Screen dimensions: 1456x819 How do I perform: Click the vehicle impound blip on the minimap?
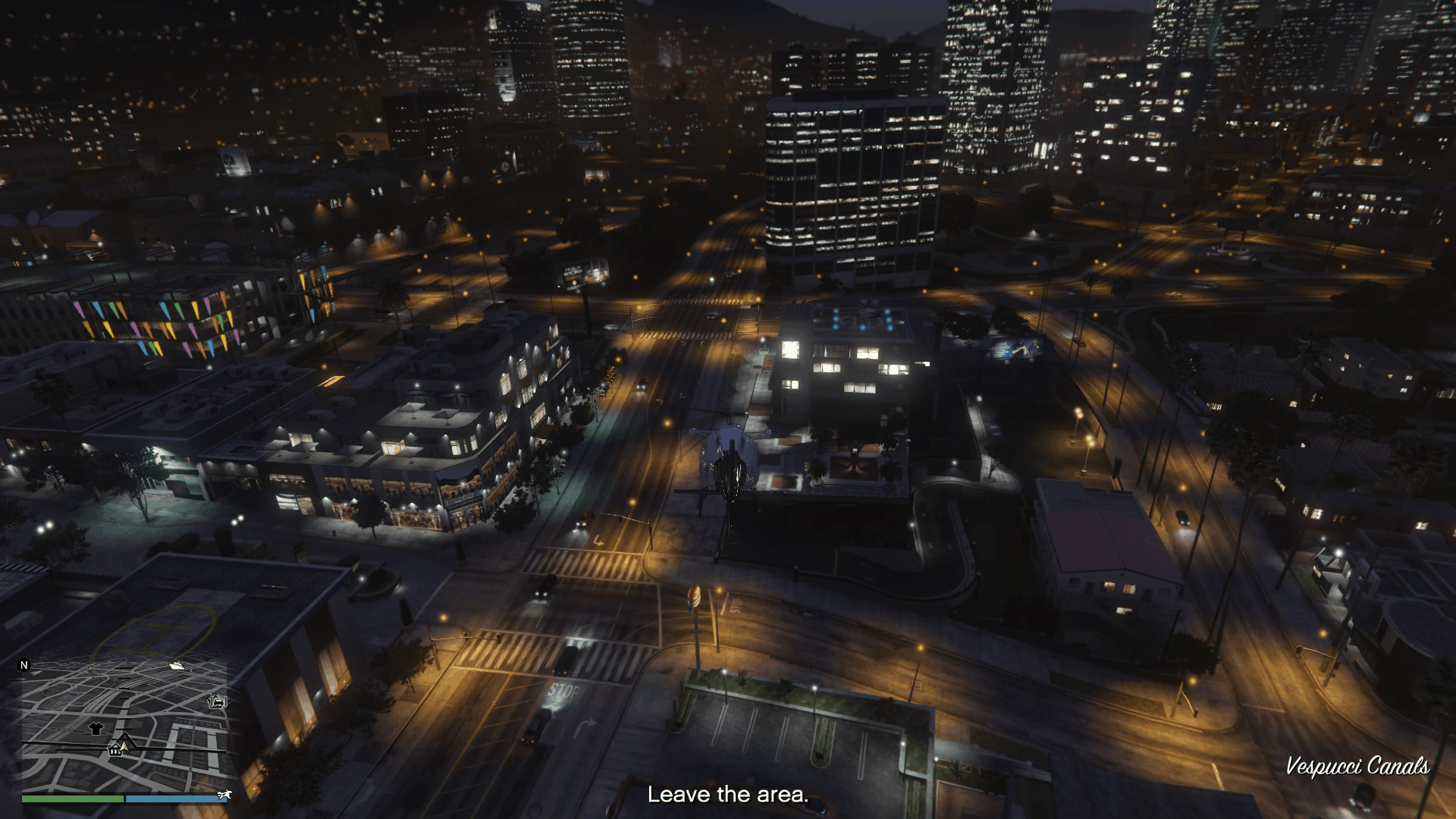218,701
